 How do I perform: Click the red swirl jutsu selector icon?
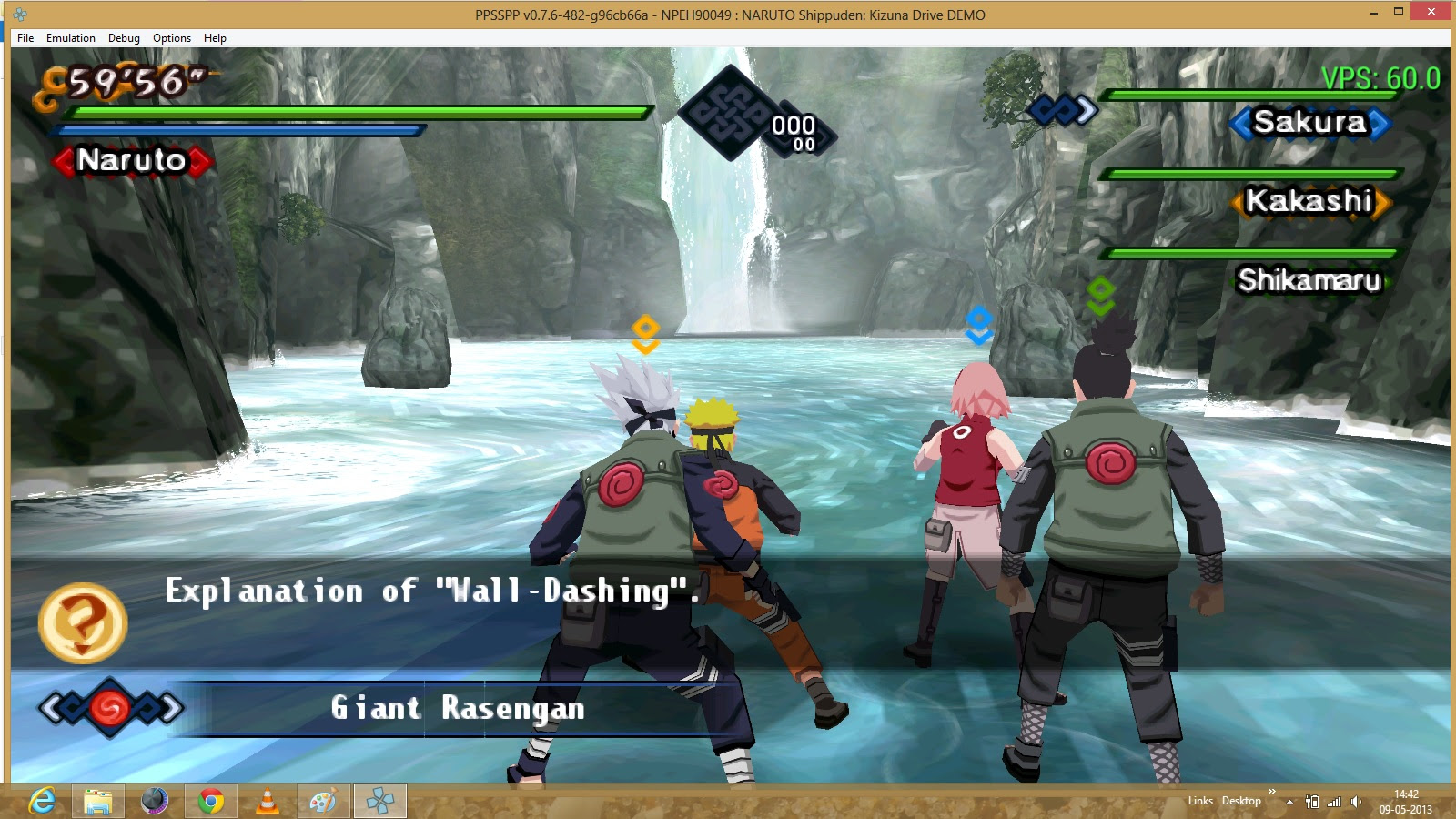click(x=110, y=708)
